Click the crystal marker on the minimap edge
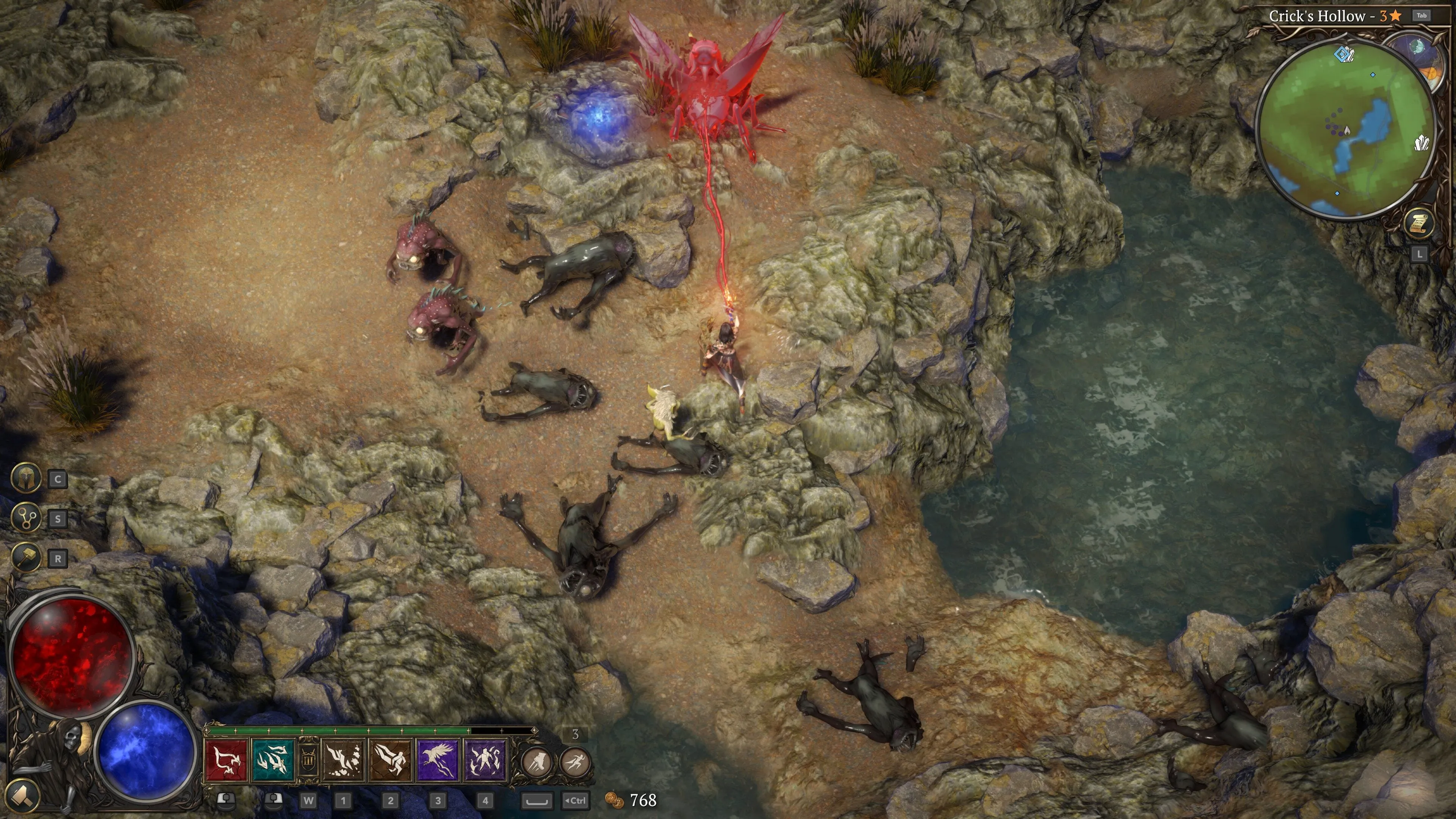Viewport: 1456px width, 819px height. click(1421, 143)
